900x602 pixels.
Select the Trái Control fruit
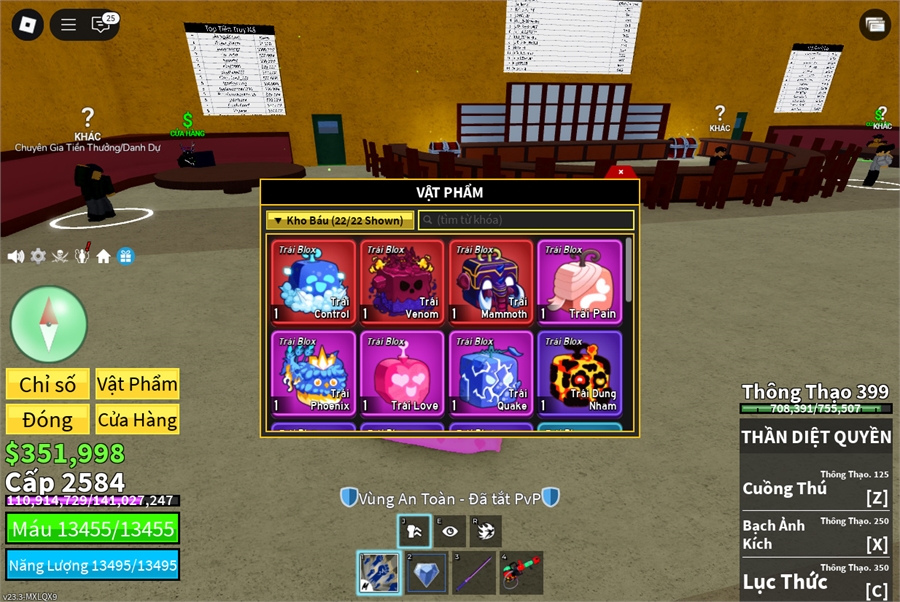point(313,283)
